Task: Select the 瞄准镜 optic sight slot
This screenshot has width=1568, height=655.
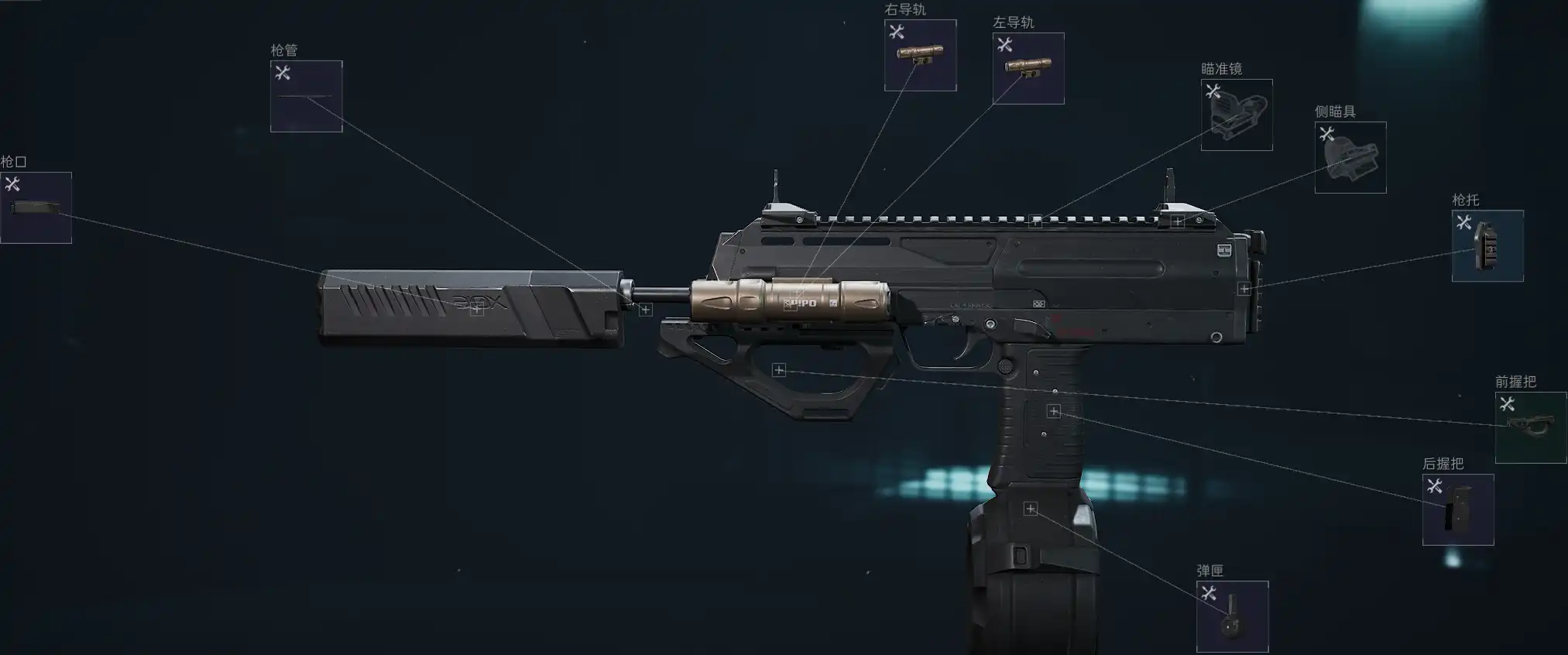Action: pos(1237,115)
